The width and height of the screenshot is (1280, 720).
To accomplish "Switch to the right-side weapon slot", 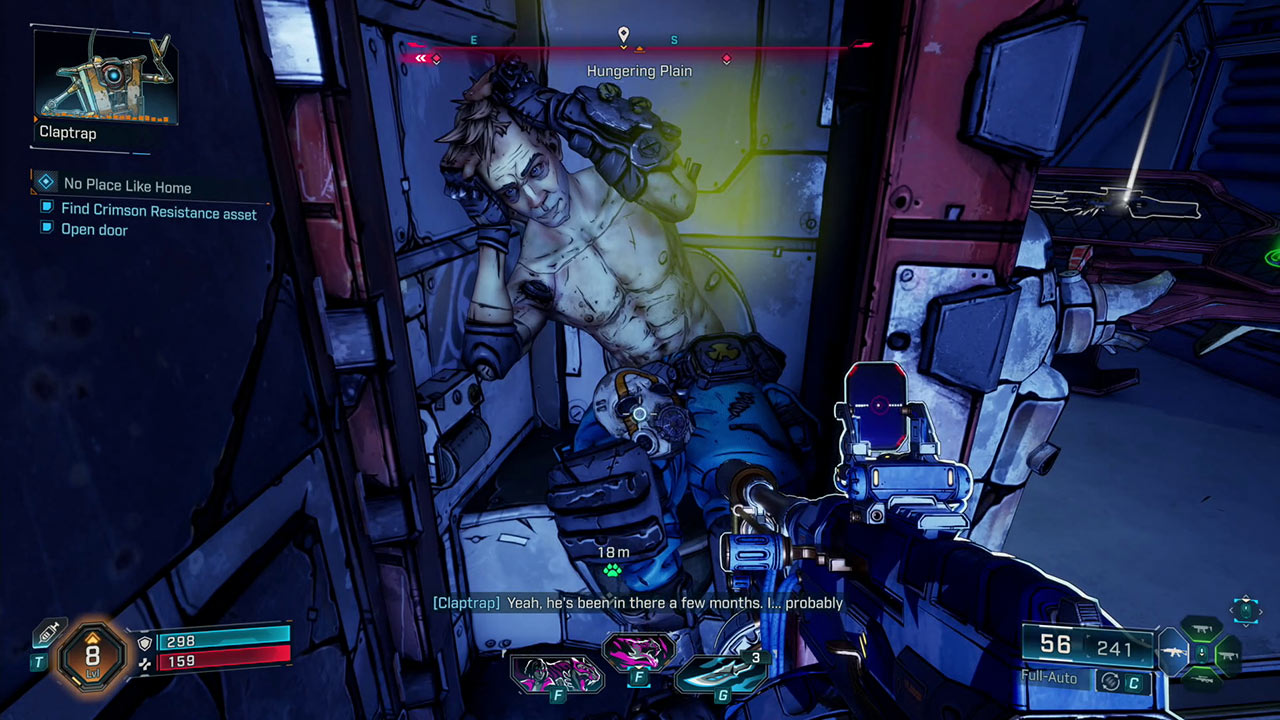I will click(1229, 657).
